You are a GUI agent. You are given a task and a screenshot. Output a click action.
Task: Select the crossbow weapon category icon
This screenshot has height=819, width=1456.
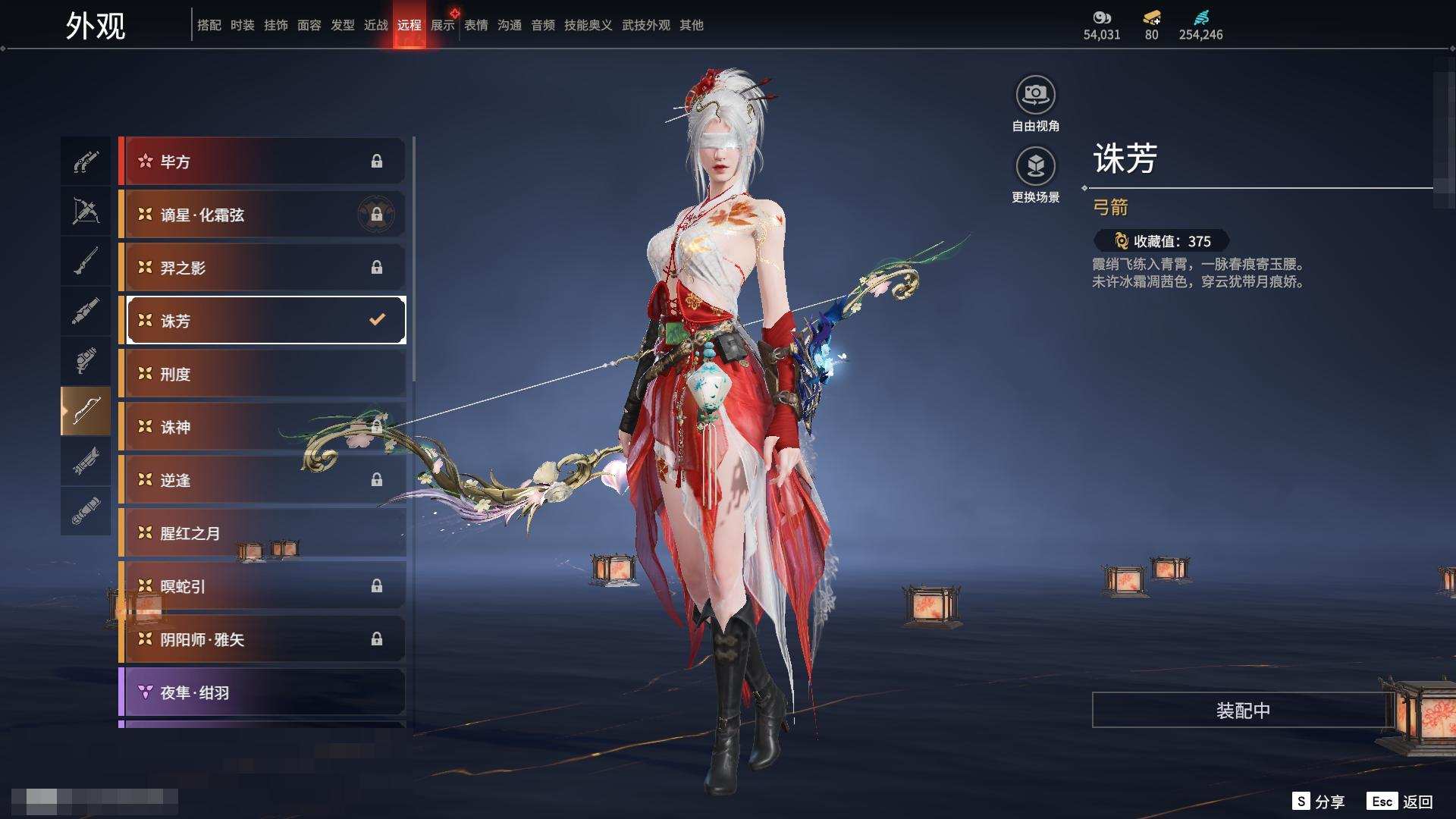point(86,211)
